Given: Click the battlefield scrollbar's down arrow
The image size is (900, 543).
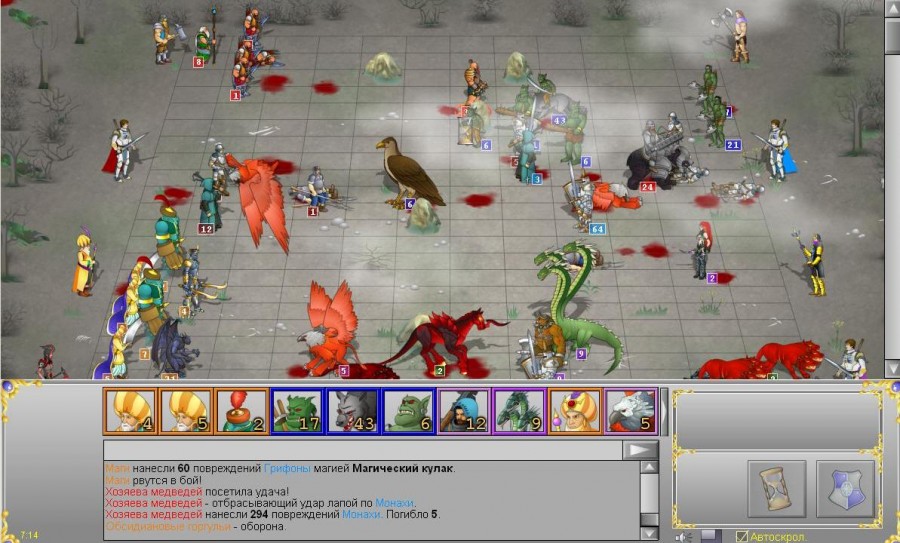Looking at the screenshot, I should click(892, 368).
